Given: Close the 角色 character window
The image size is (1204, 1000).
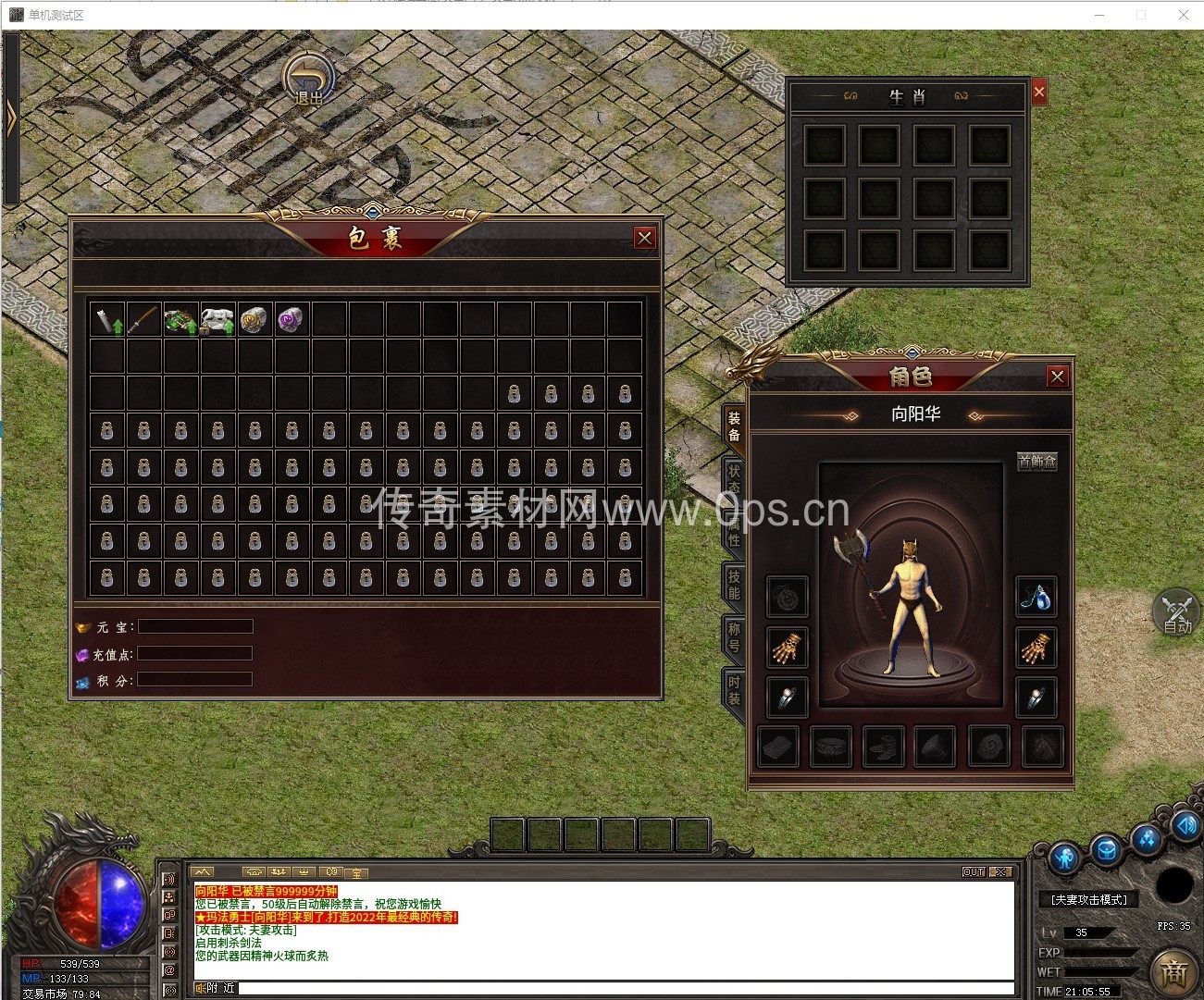Looking at the screenshot, I should pyautogui.click(x=1058, y=377).
